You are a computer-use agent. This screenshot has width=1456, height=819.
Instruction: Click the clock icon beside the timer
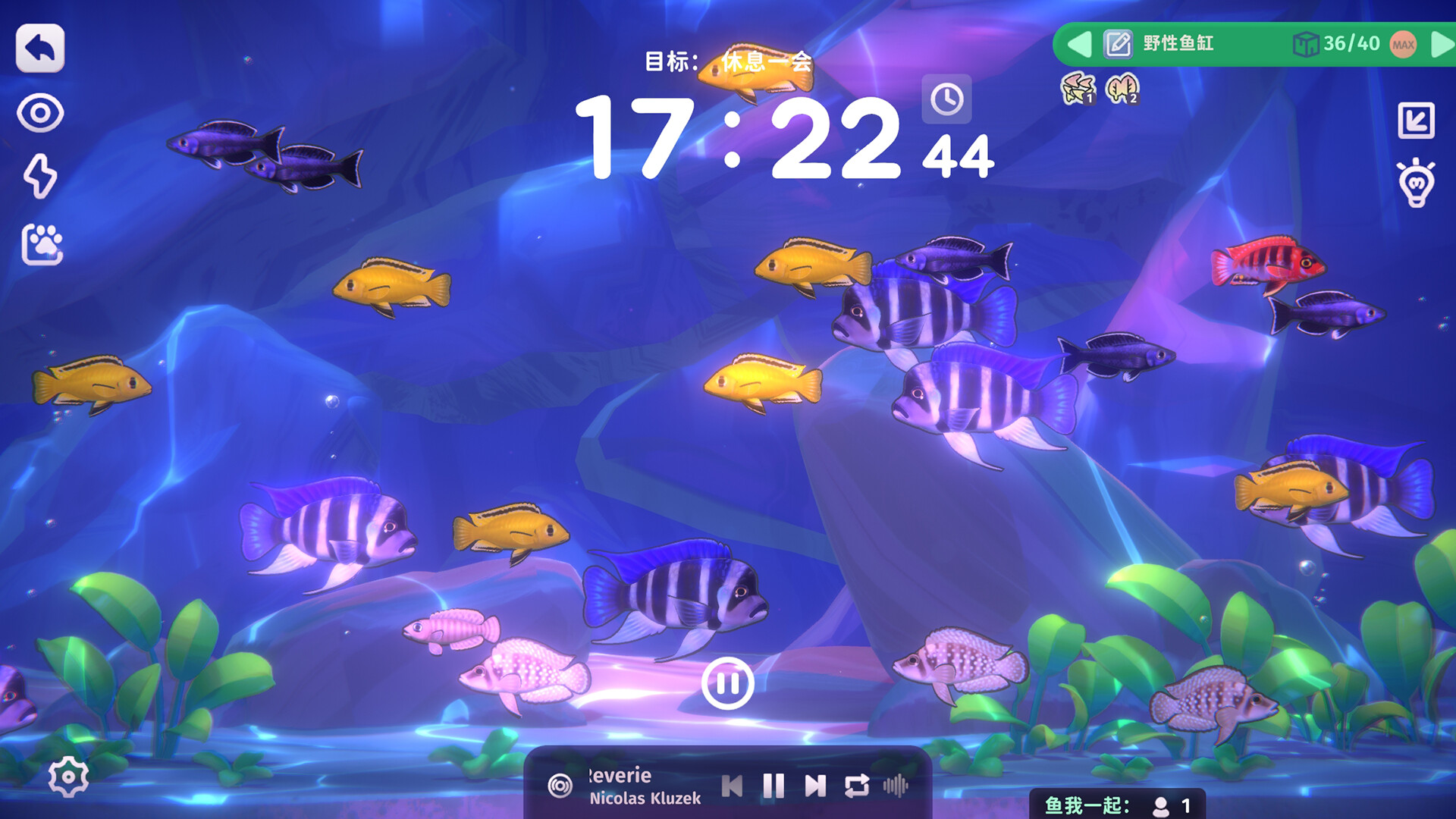tap(947, 99)
